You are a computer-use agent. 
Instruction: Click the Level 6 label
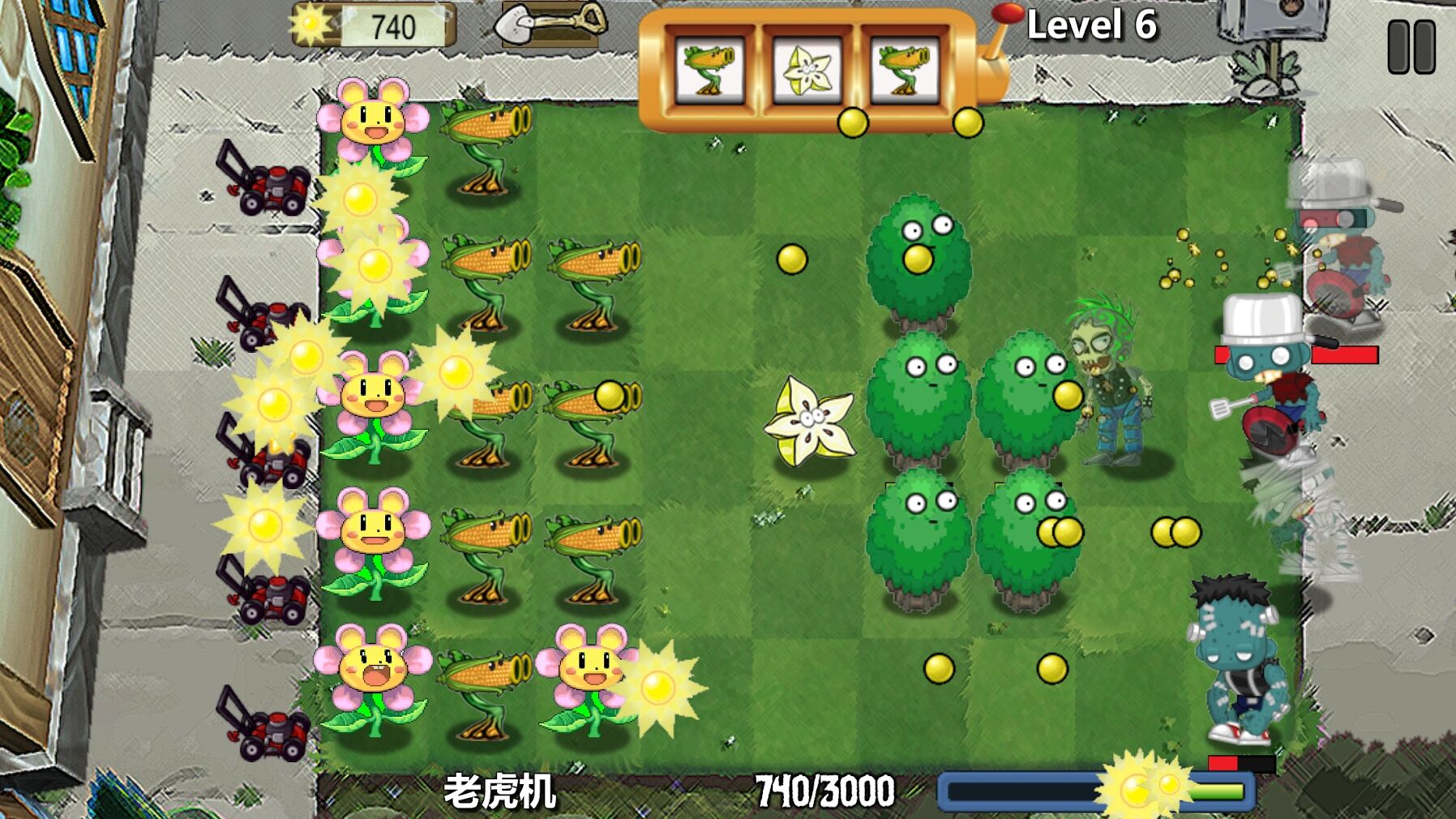1093,24
